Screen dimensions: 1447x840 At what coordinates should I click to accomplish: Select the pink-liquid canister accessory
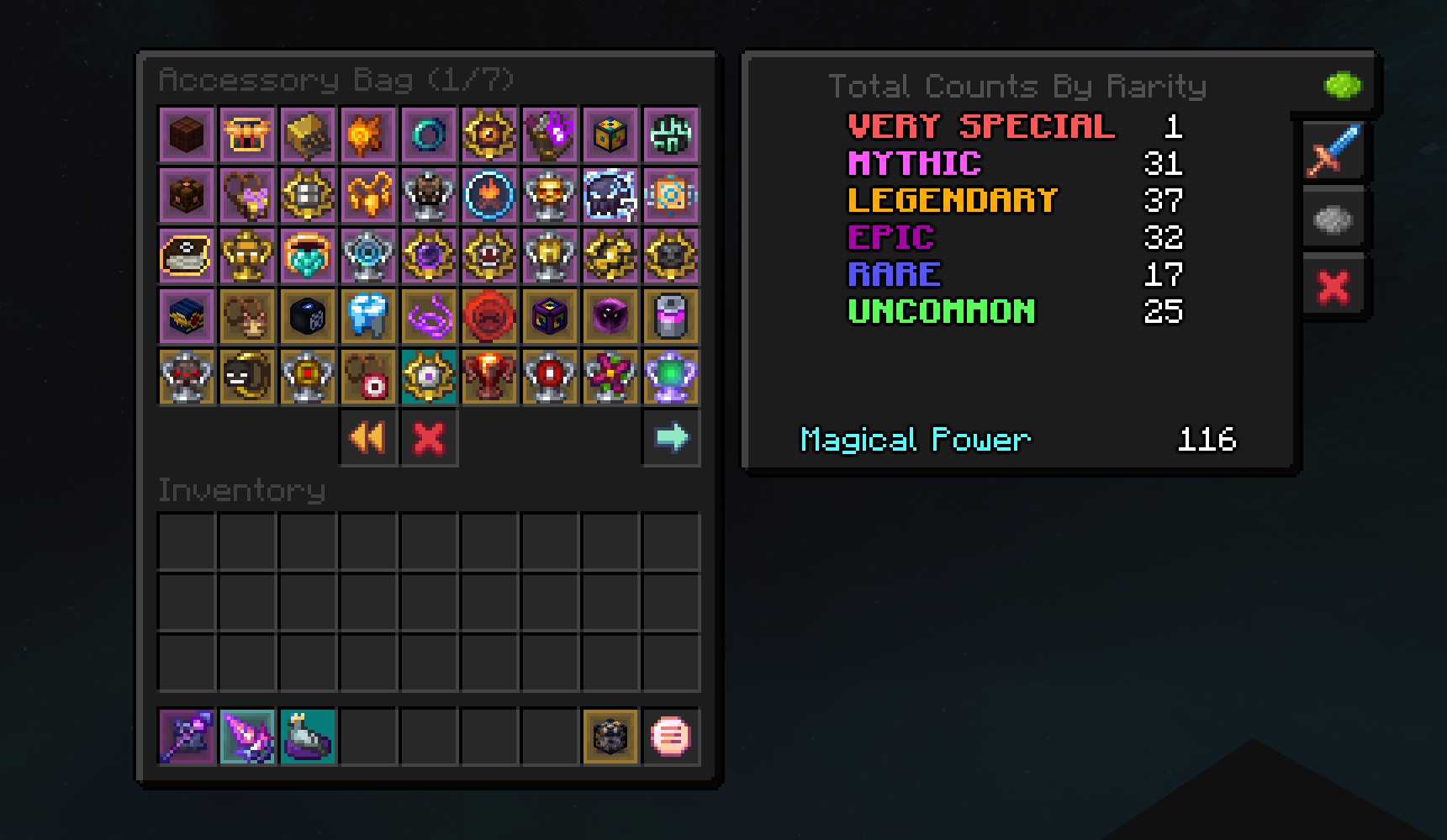point(671,316)
